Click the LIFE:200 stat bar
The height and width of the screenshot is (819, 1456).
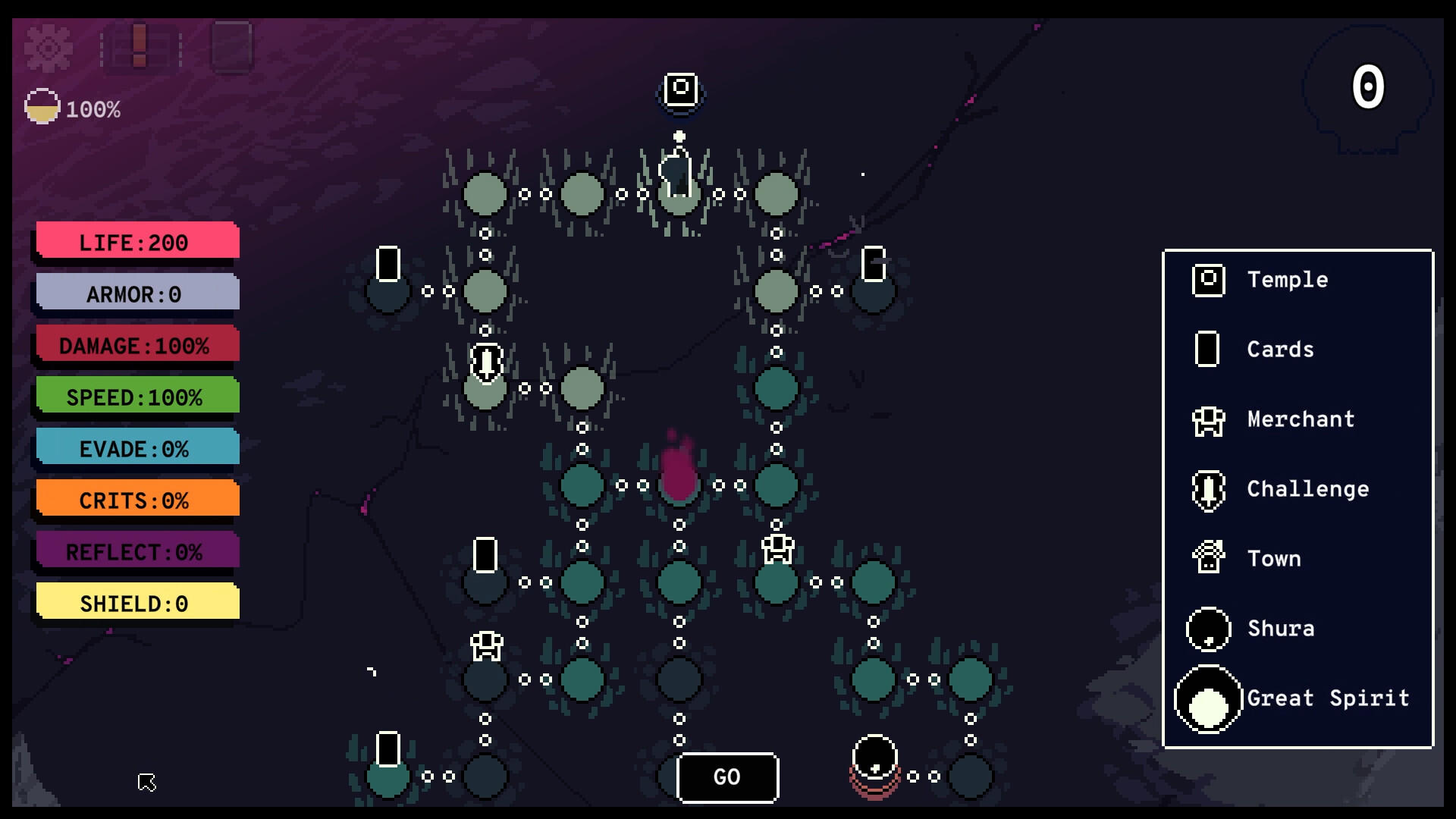pyautogui.click(x=135, y=243)
